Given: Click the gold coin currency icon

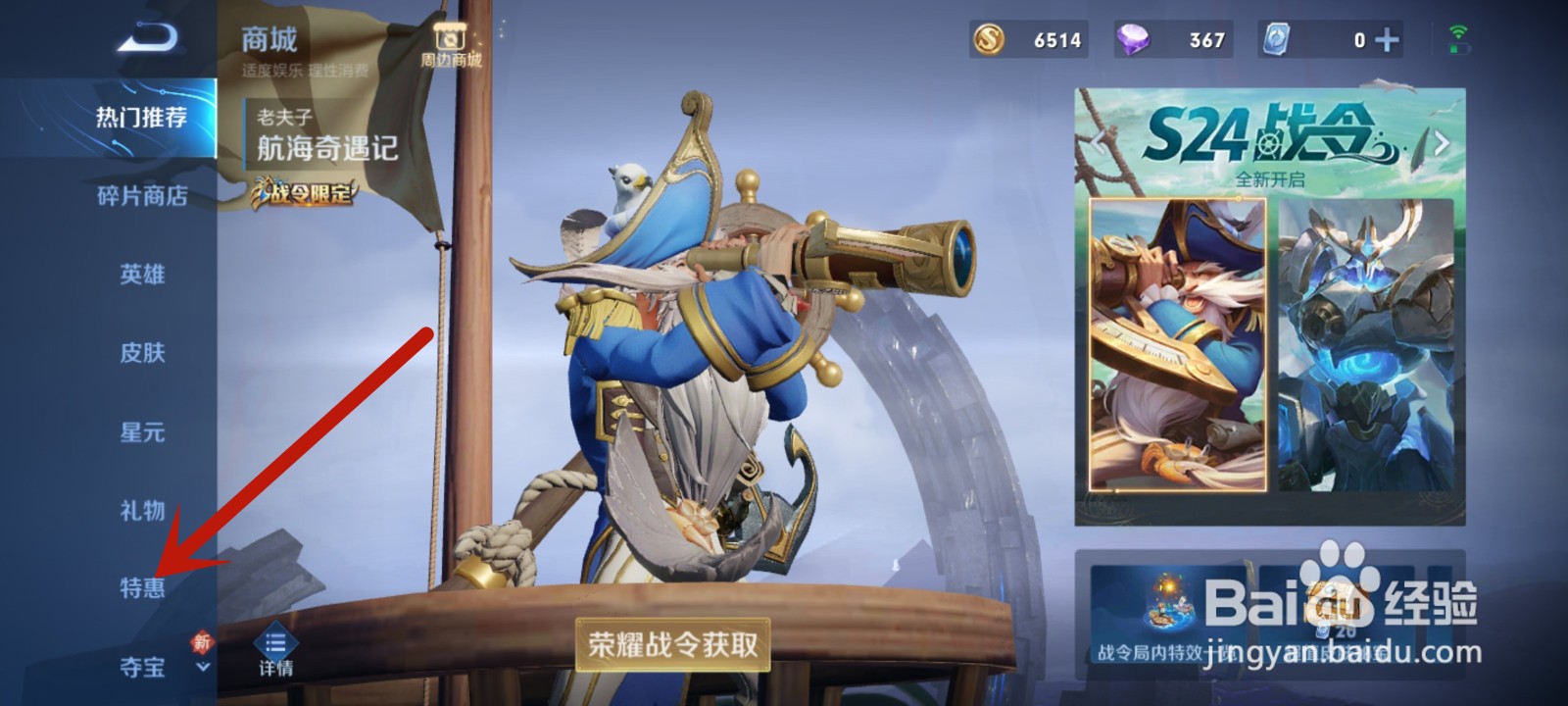Looking at the screenshot, I should click(x=990, y=40).
